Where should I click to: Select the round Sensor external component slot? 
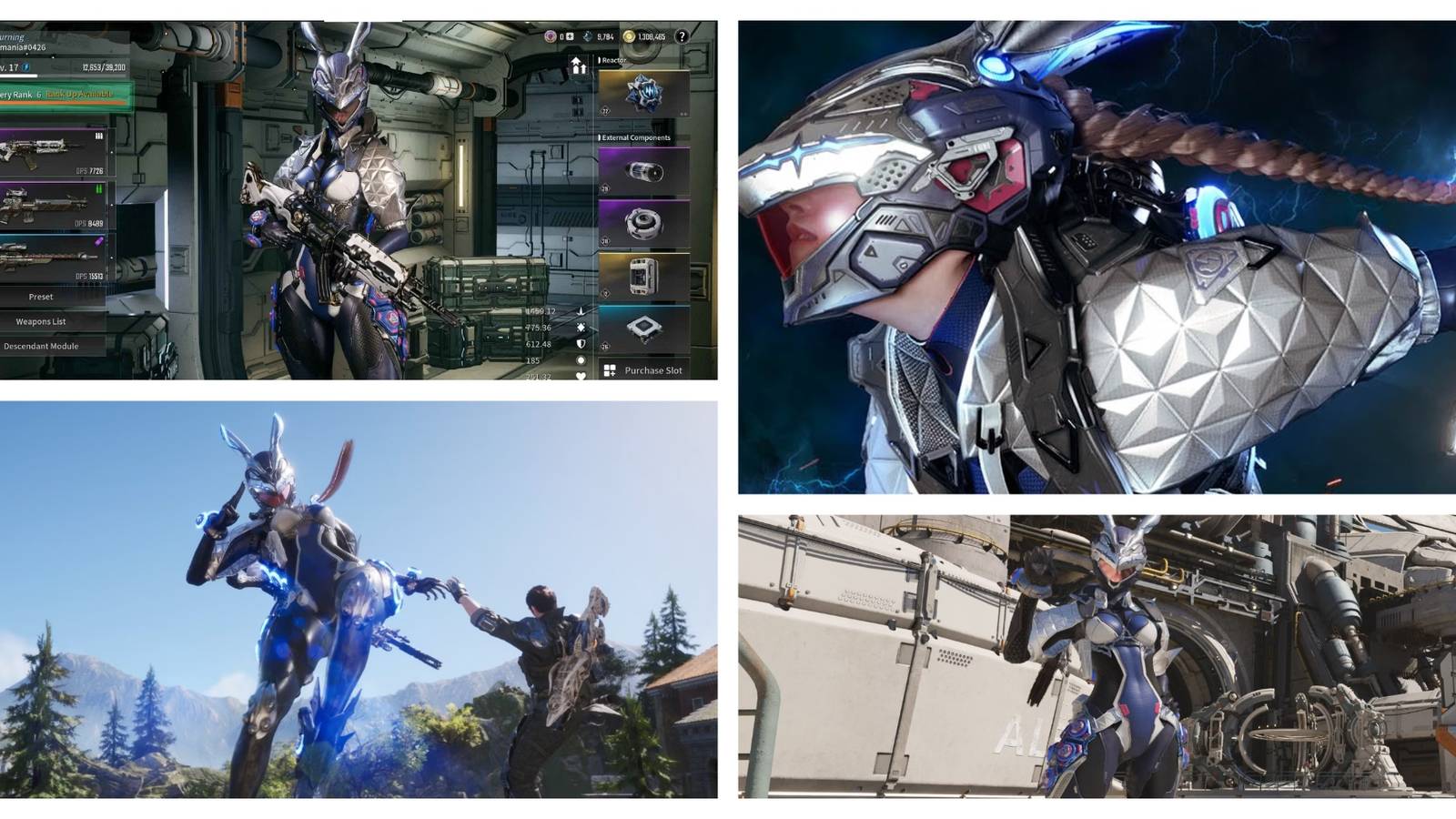645,224
